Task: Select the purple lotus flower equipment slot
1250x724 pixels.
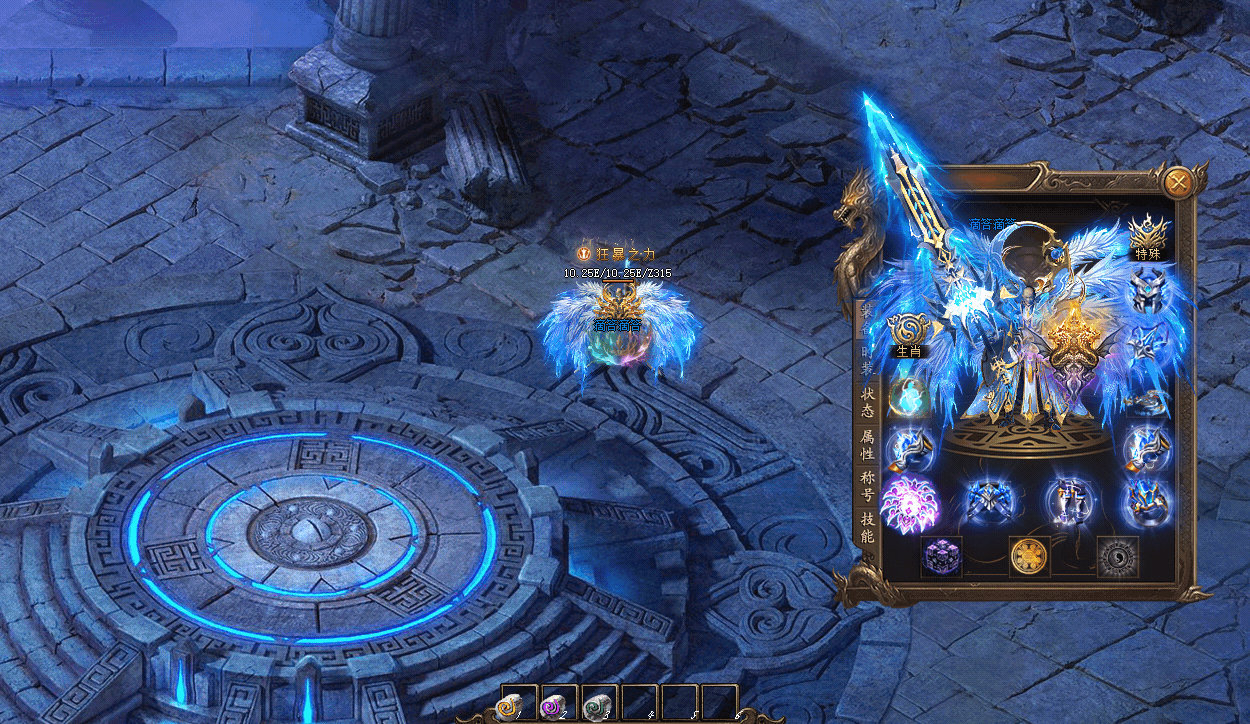Action: [x=909, y=503]
